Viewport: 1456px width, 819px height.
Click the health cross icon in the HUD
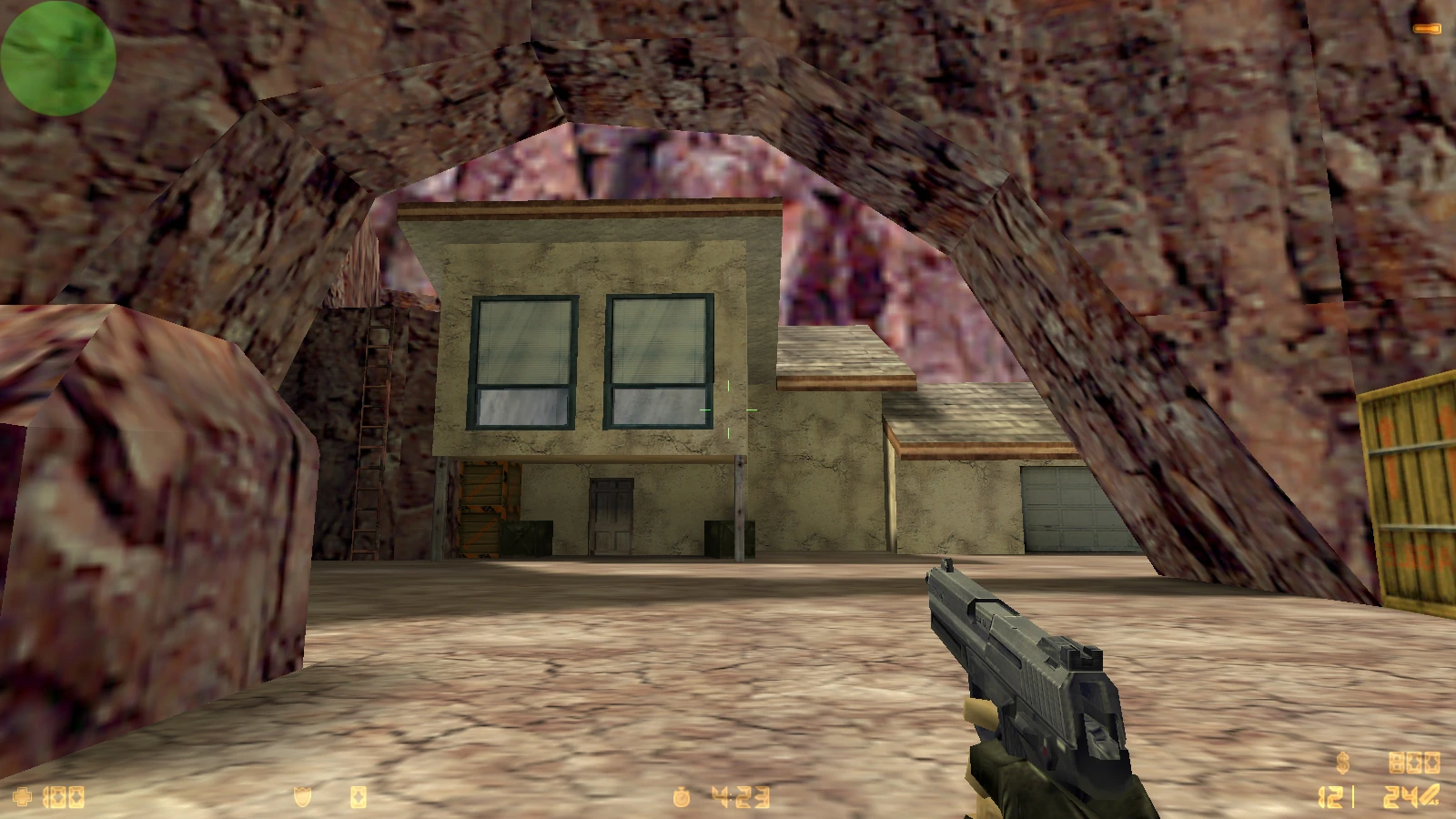click(x=23, y=796)
